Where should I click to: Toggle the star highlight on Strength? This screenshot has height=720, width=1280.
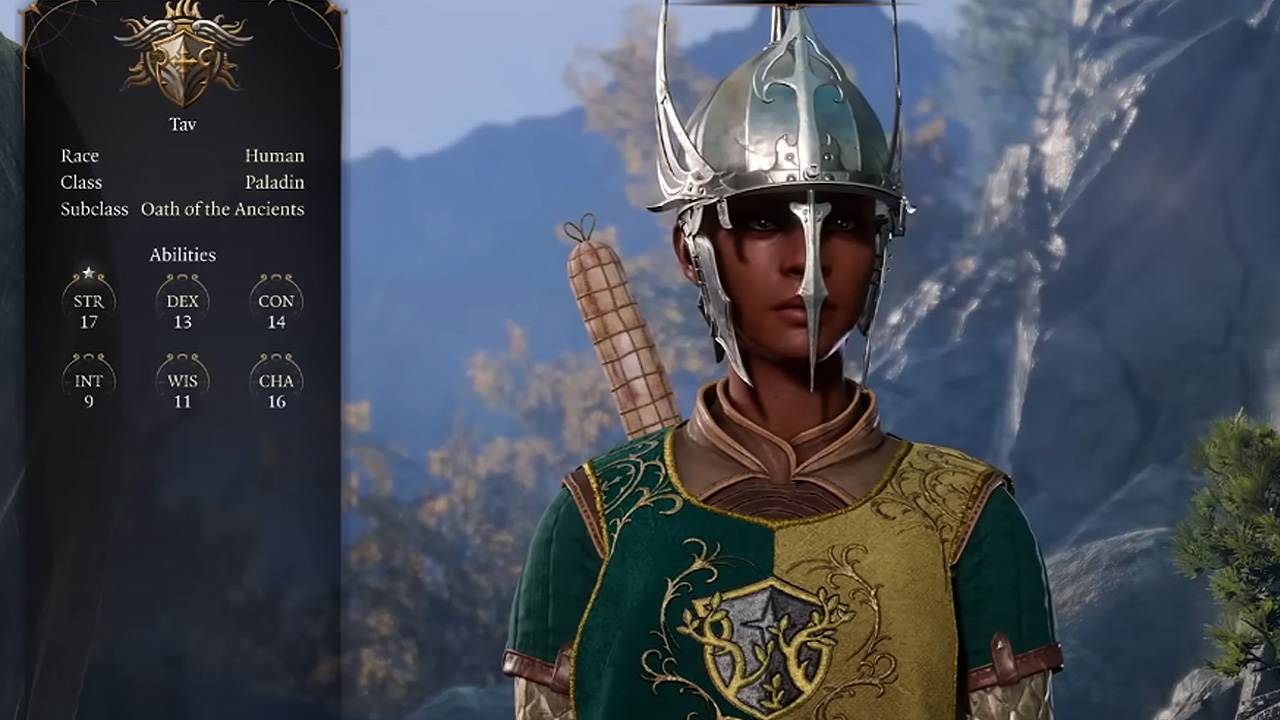(88, 271)
